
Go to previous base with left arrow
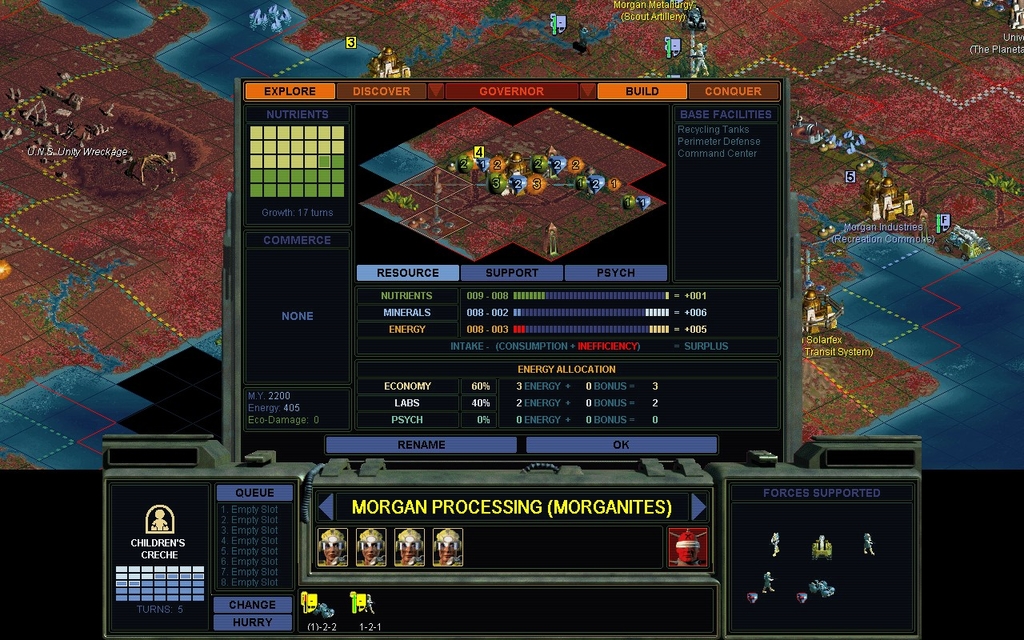point(325,507)
